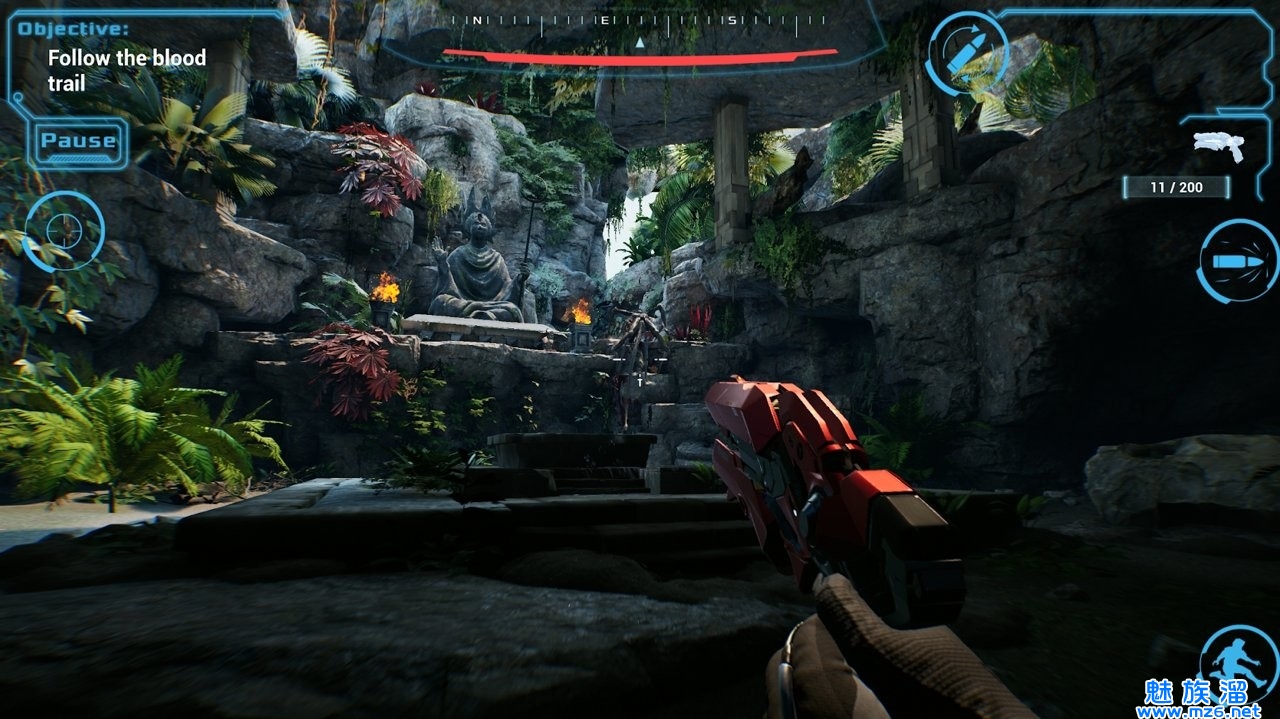Image resolution: width=1280 pixels, height=719 pixels.
Task: Tap the reload ammo icon
Action: pos(966,53)
